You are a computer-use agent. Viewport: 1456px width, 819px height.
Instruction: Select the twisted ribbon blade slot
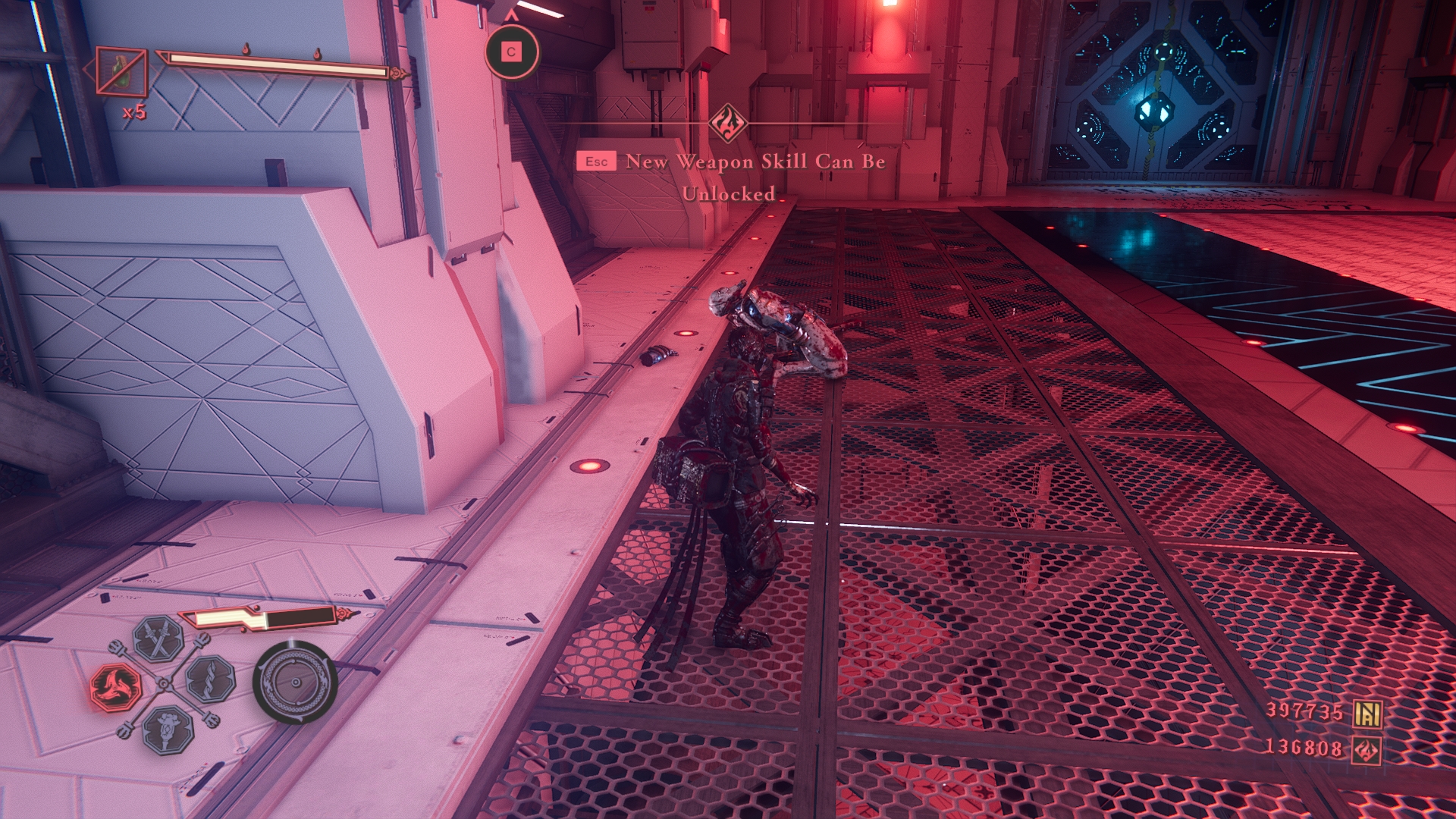click(210, 678)
